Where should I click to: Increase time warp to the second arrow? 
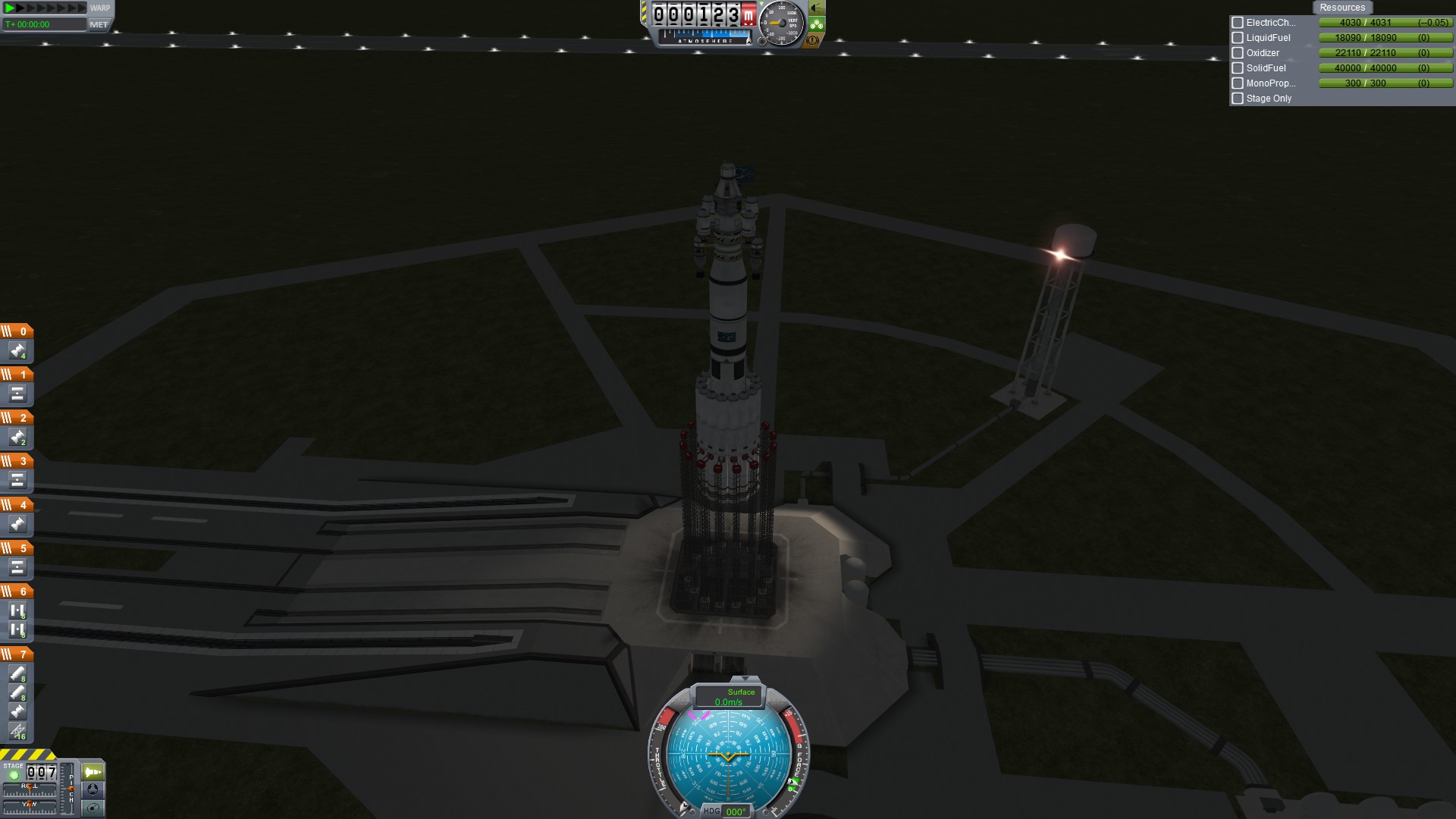pos(21,8)
